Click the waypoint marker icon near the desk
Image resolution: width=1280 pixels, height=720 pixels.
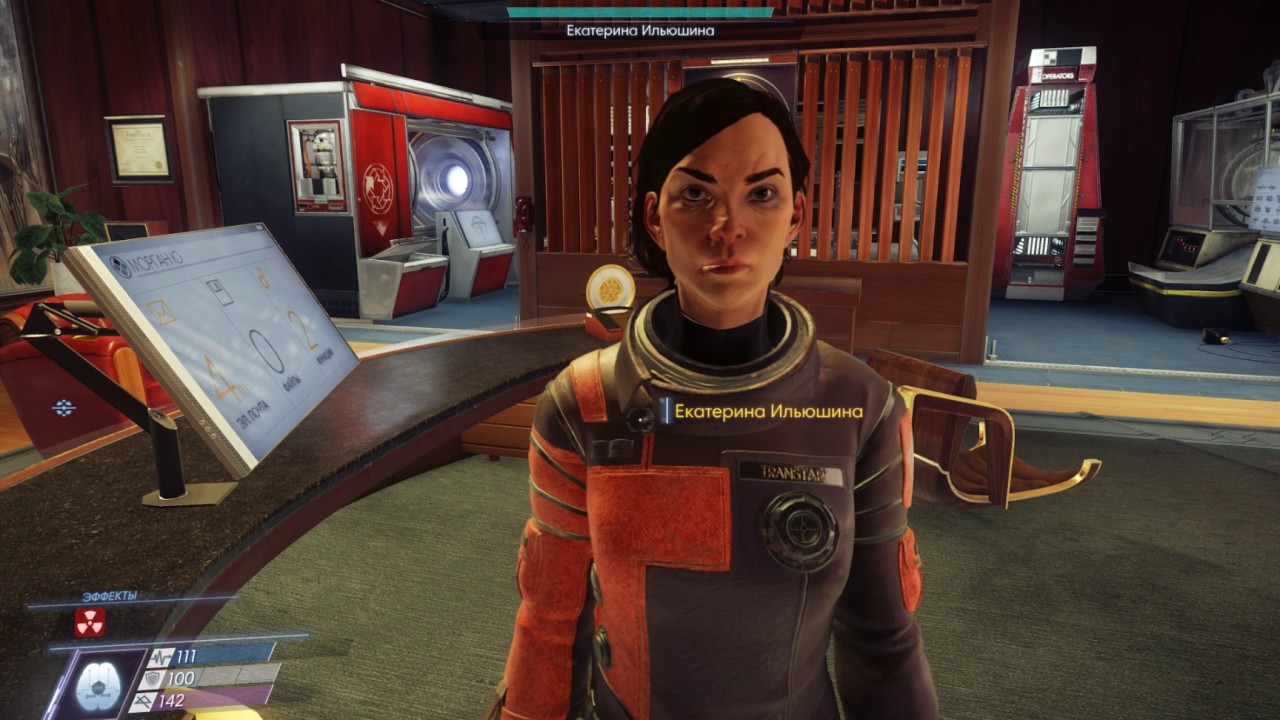[x=64, y=408]
